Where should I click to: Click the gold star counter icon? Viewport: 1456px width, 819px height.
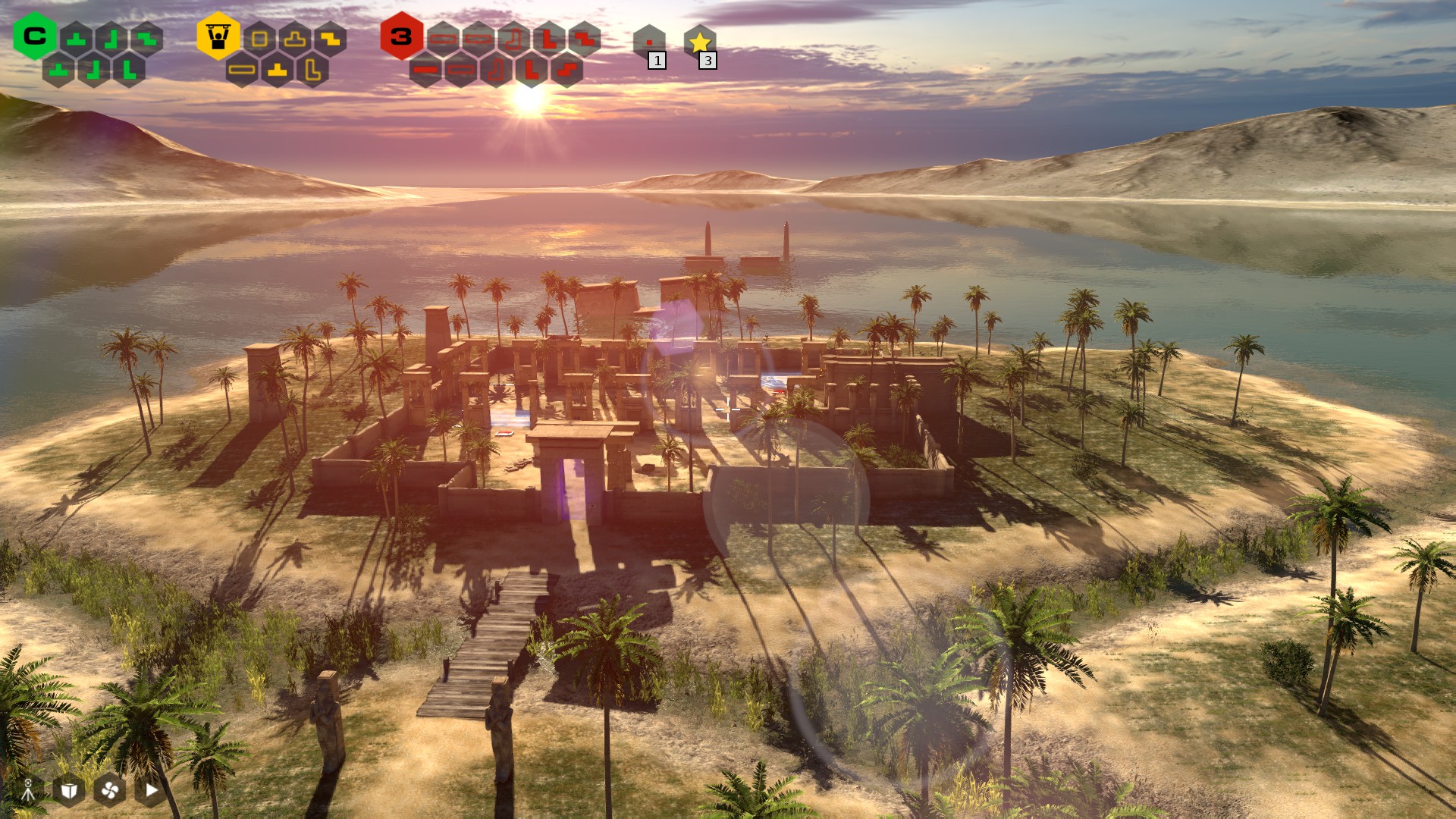click(699, 42)
